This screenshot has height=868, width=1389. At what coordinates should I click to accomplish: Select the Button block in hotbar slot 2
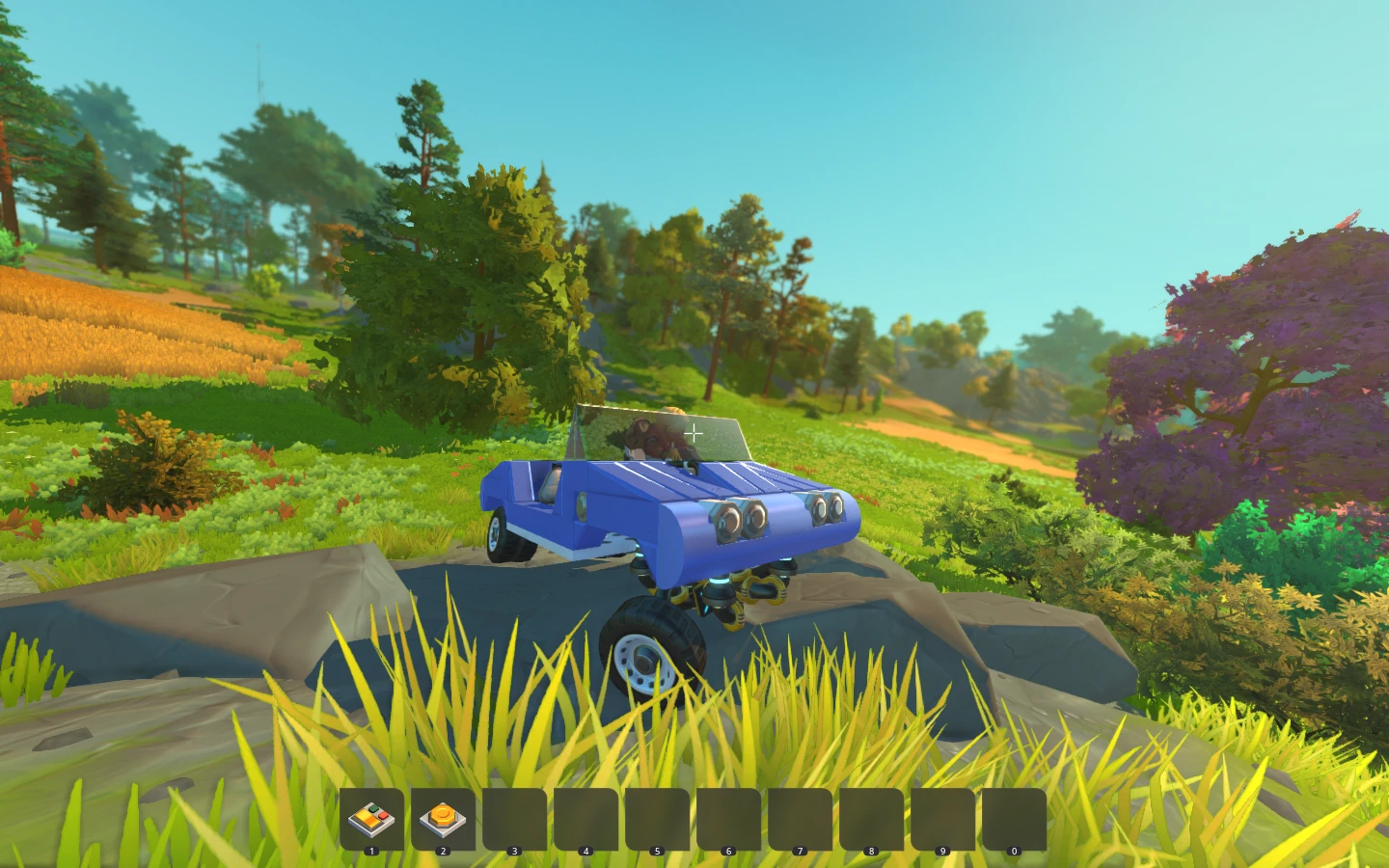(445, 819)
